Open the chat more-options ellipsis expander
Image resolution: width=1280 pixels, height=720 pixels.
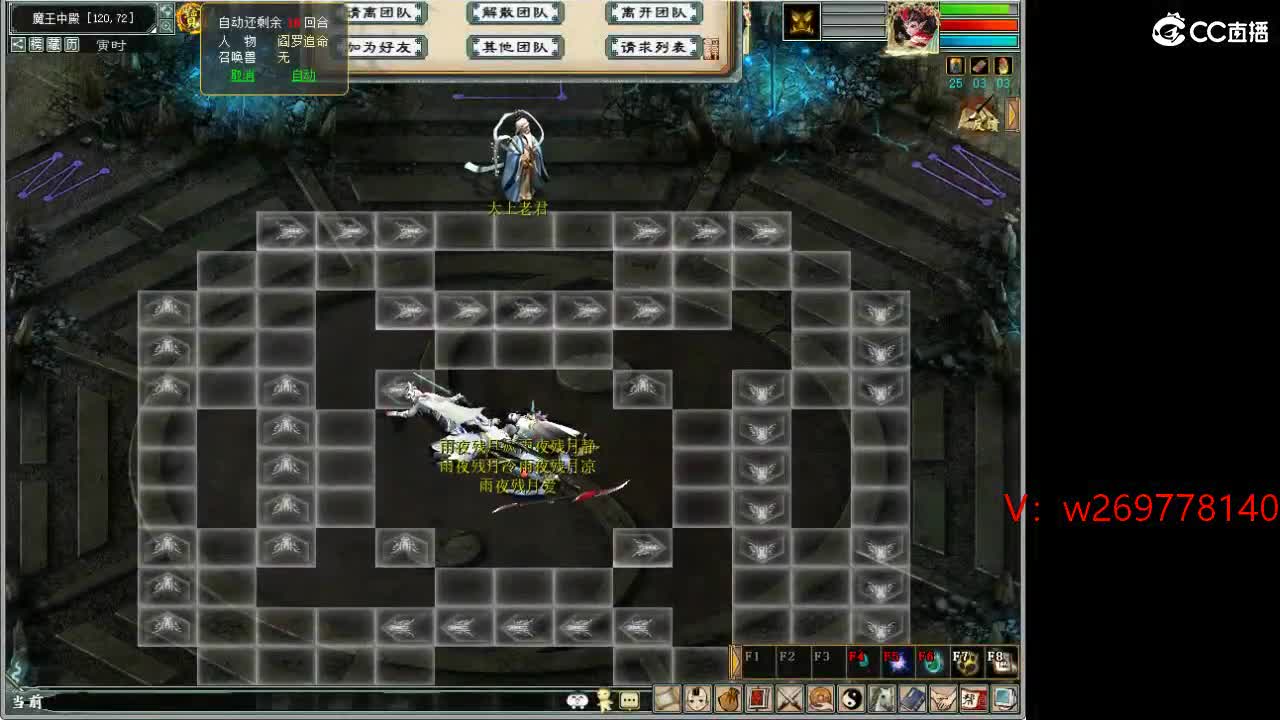629,701
